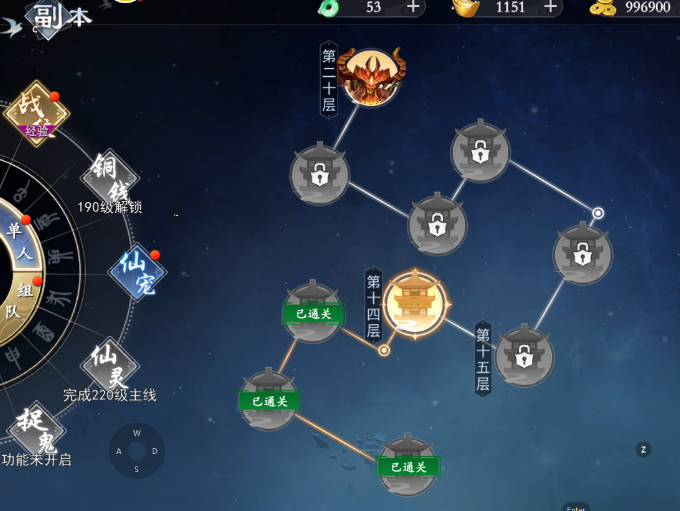Viewport: 680px width, 511px height.
Task: Click the locked 第十五层 stage node
Action: (524, 354)
